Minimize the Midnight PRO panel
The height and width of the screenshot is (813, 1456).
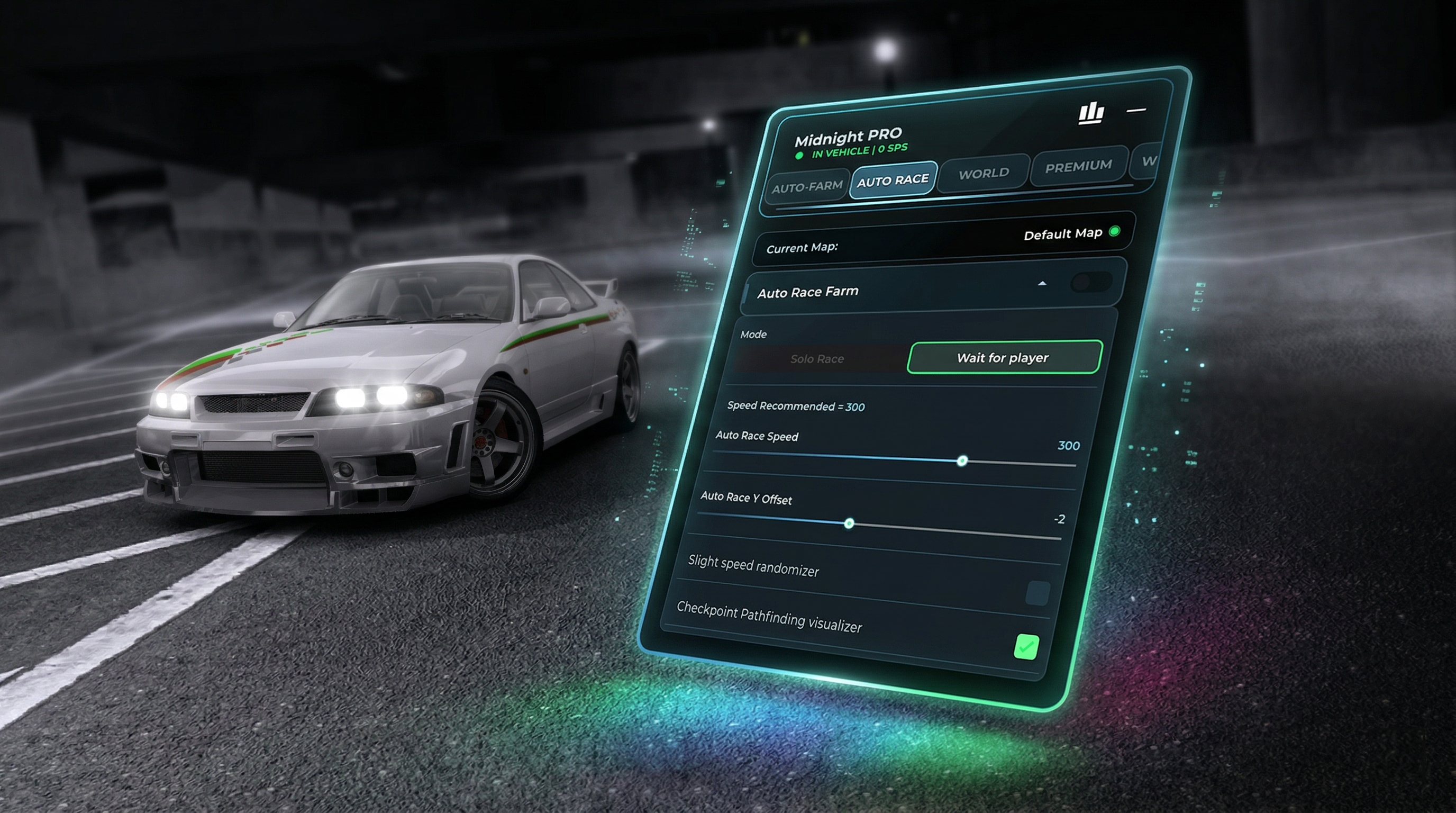coord(1136,110)
